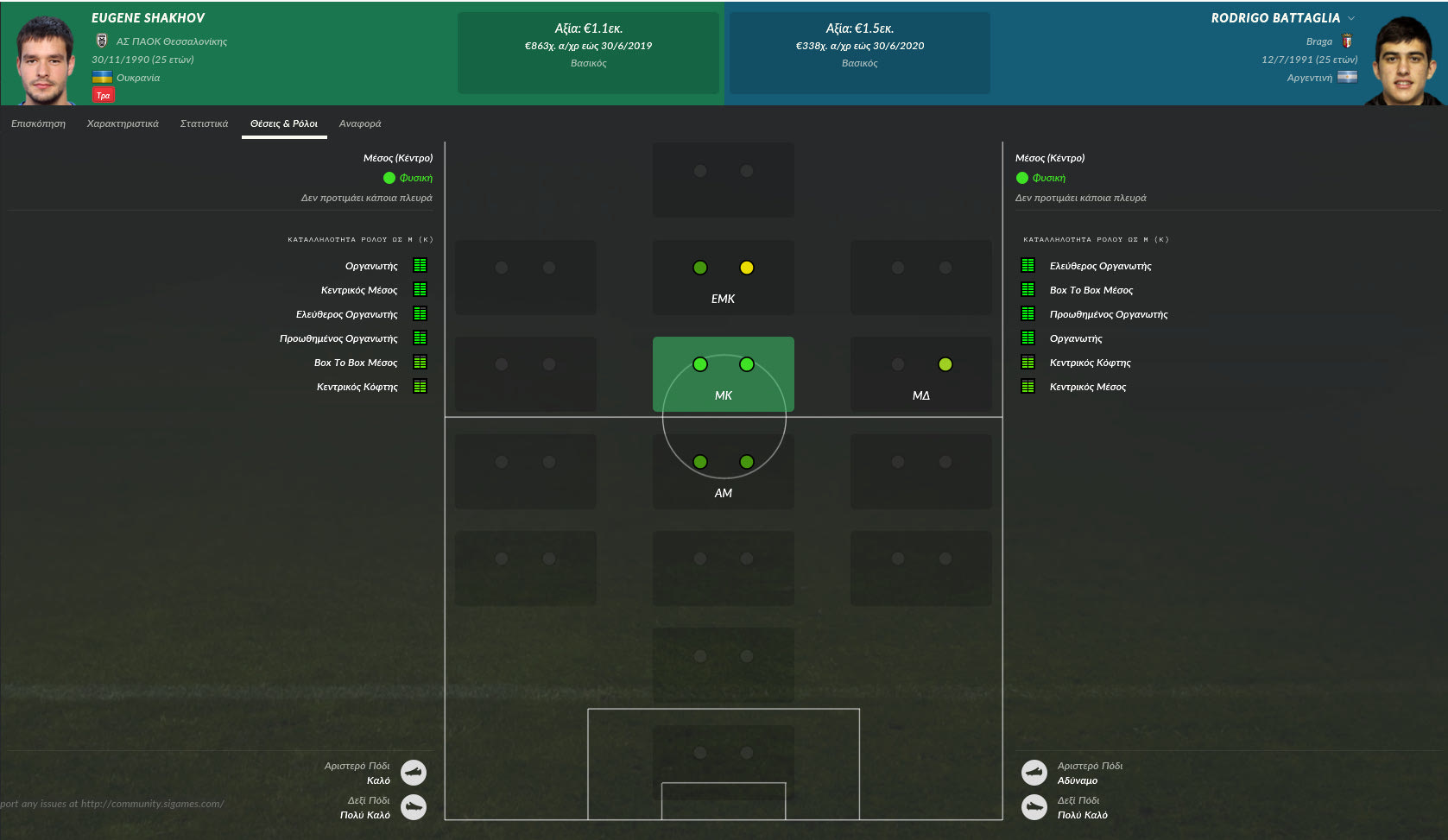Open the Επισκόπηση tab
The width and height of the screenshot is (1448, 840).
(x=38, y=123)
